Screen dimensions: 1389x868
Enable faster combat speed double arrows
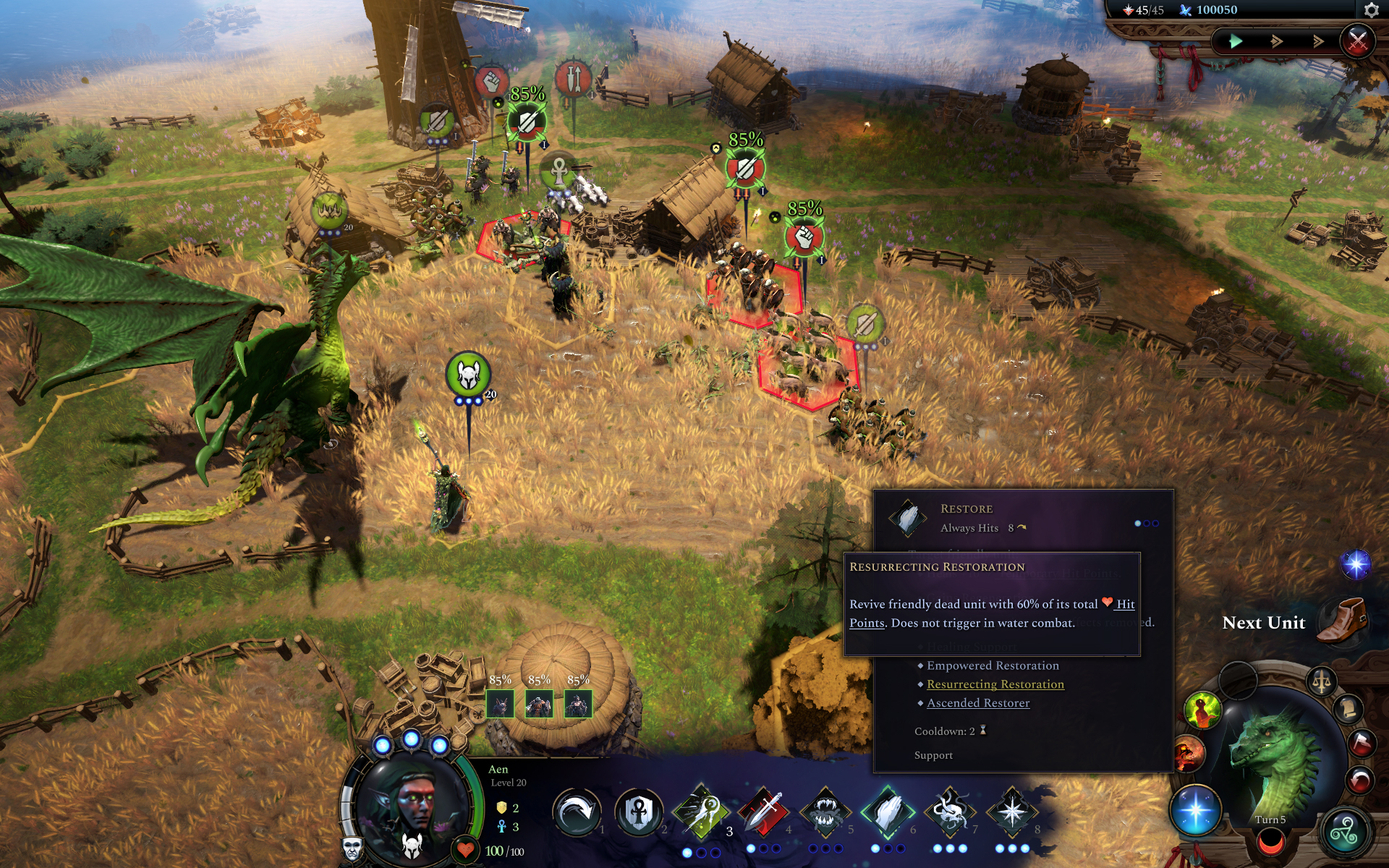pyautogui.click(x=1277, y=41)
